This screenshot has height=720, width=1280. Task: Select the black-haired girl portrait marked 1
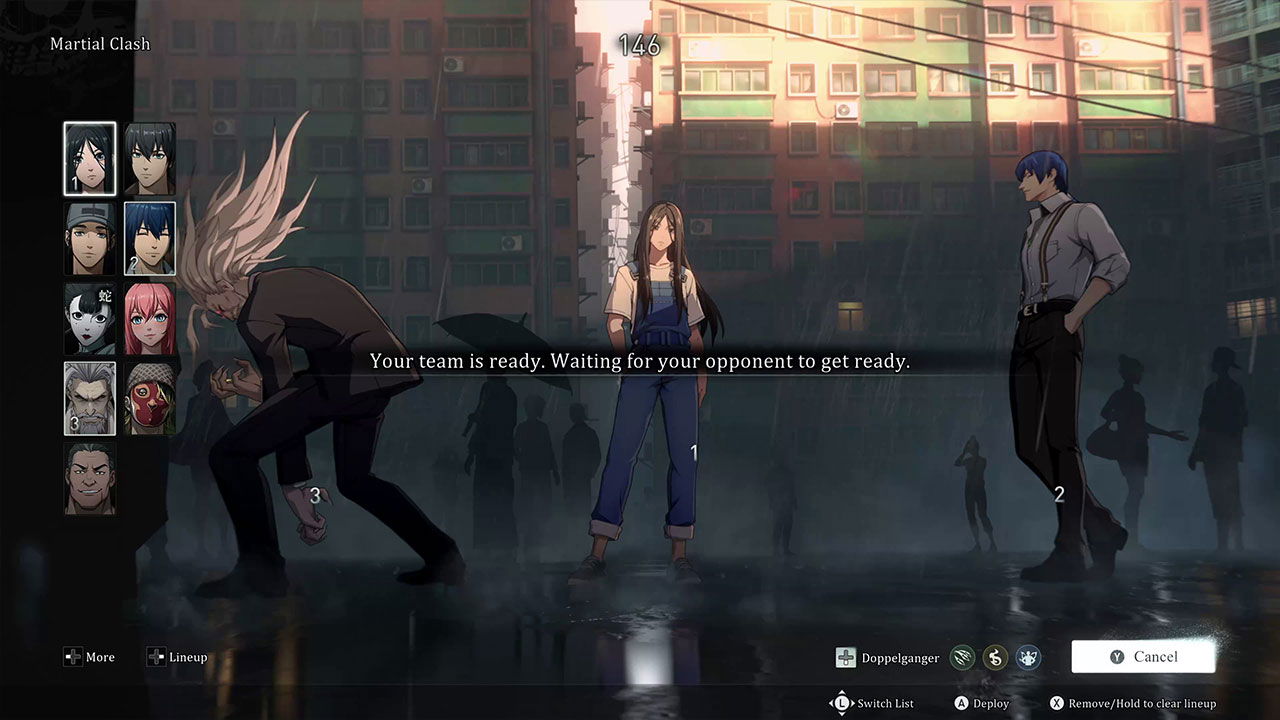pyautogui.click(x=90, y=159)
